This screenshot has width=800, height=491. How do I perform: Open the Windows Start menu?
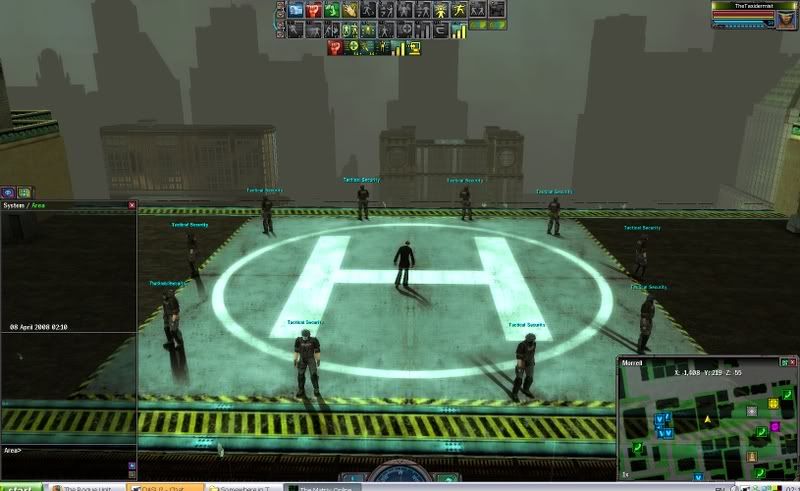(15, 487)
